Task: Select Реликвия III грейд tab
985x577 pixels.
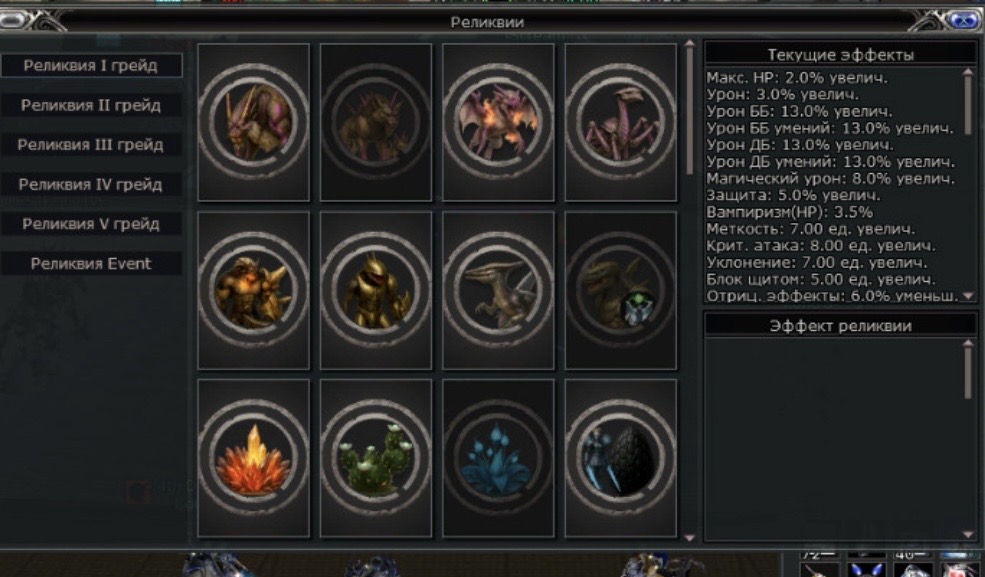Action: [91, 145]
